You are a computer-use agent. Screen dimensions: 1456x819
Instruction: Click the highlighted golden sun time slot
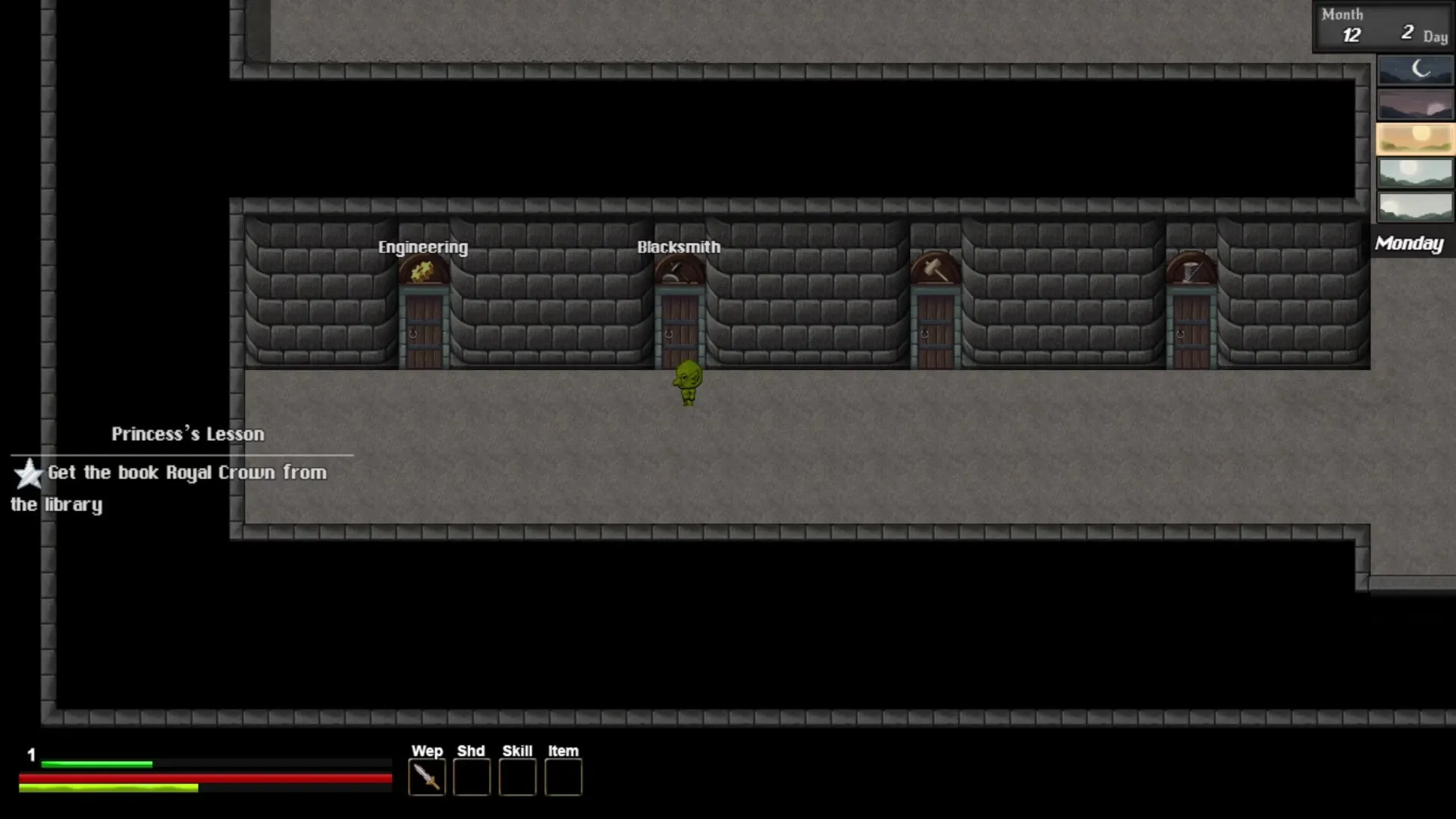click(1415, 139)
